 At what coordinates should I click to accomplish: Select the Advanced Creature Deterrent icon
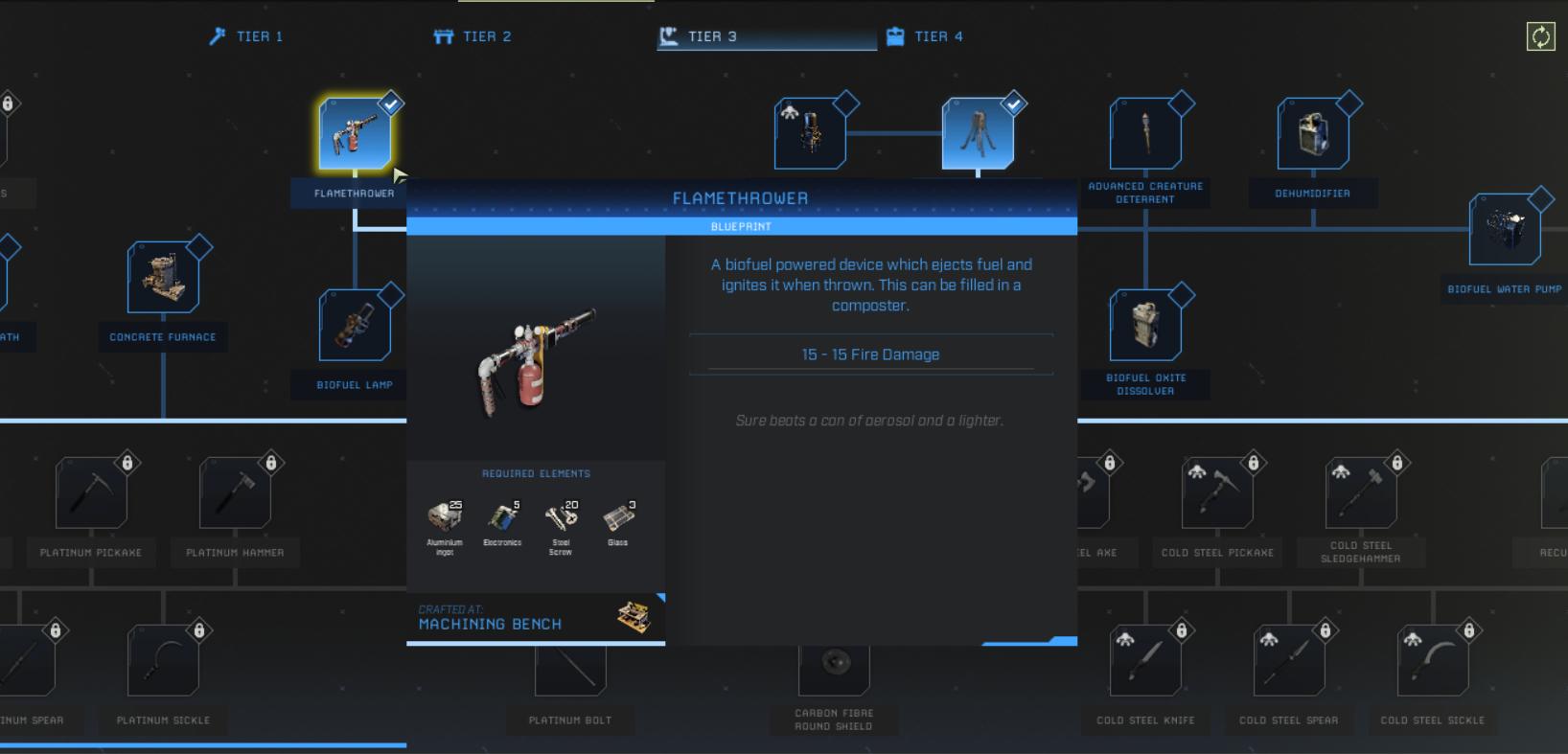pyautogui.click(x=1145, y=132)
